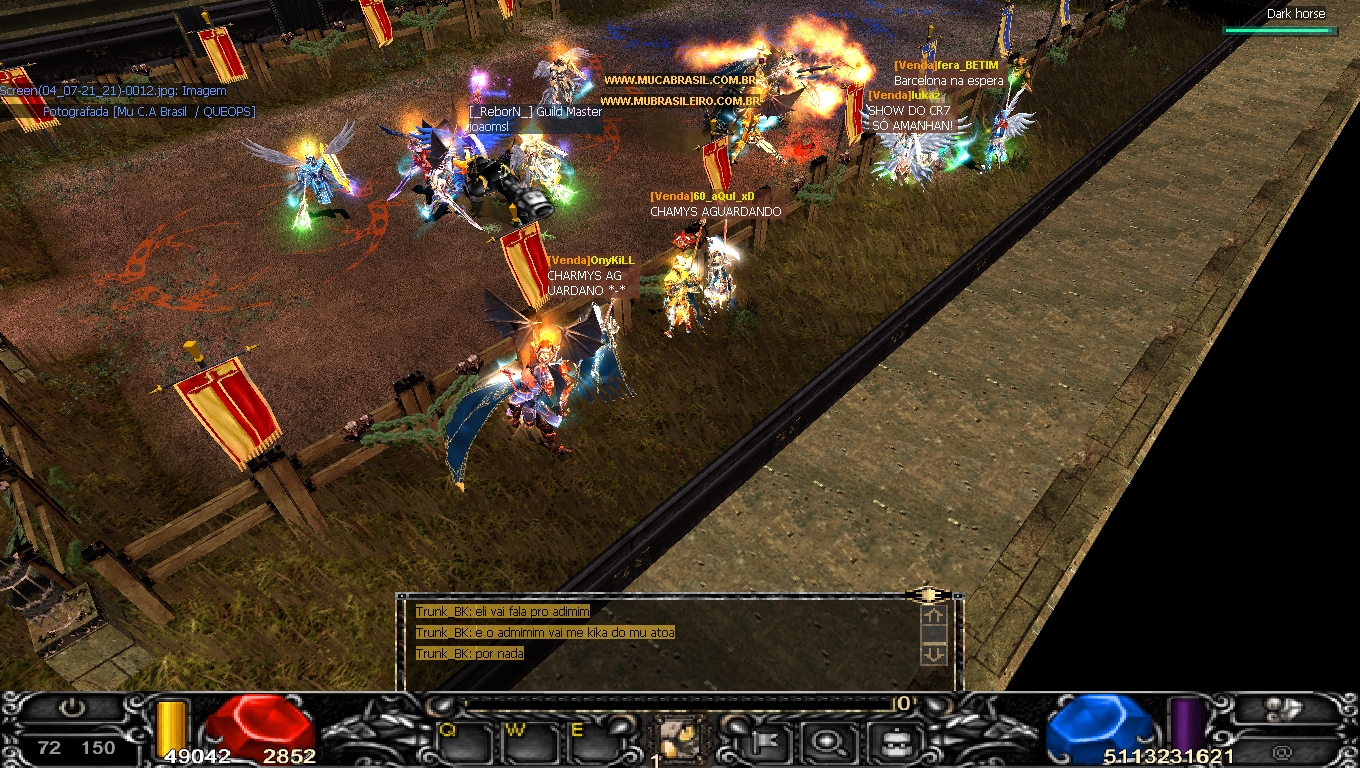Screen dimensions: 1360x768
Task: Click the "Trunk_BK: por nada" chat message
Action: tap(470, 654)
